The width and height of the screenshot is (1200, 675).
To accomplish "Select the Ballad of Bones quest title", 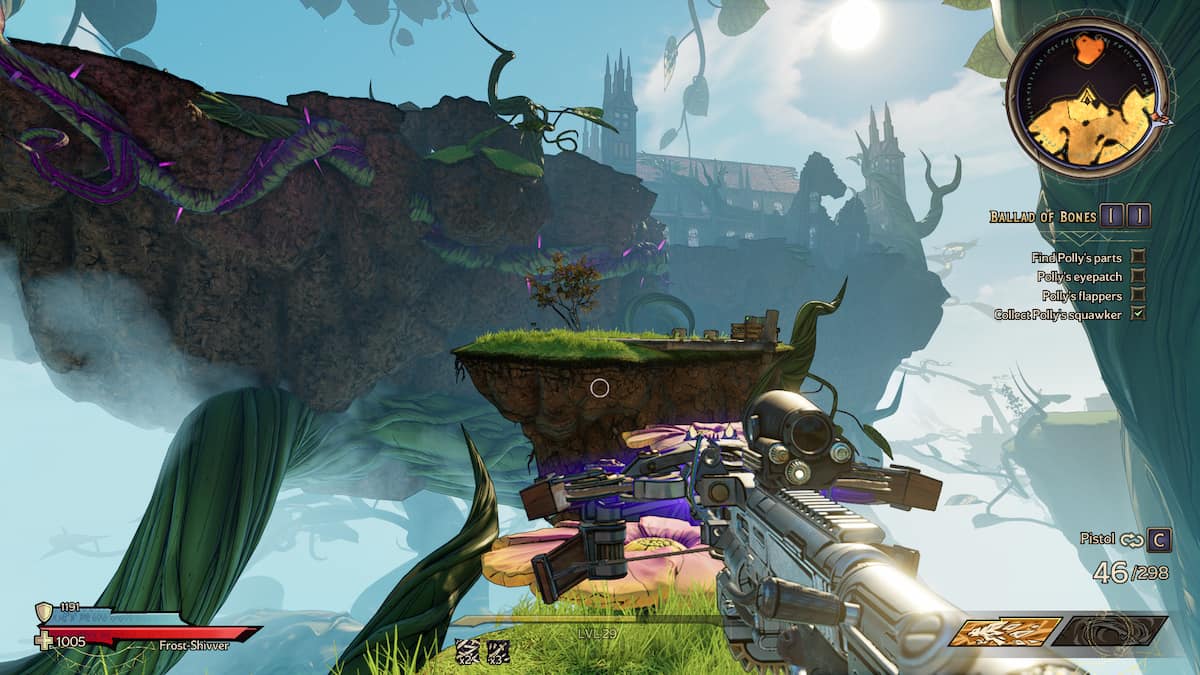I will click(1041, 216).
